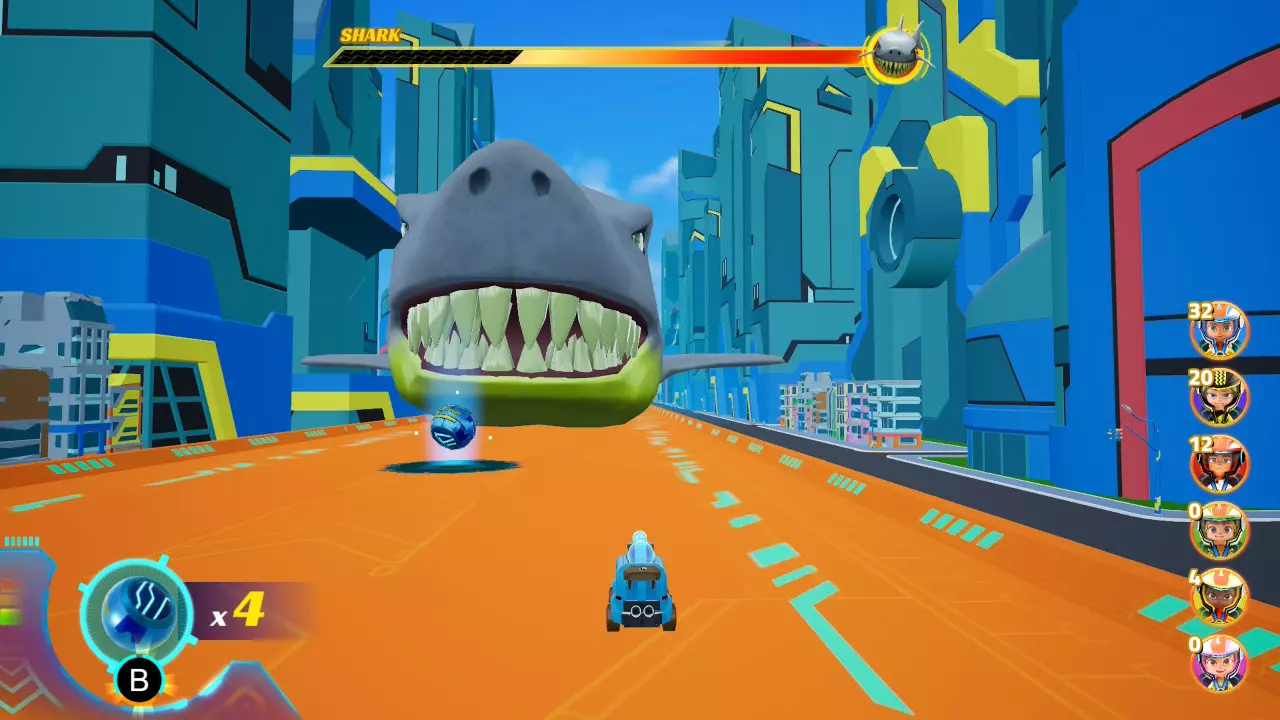Choose the racer portrait showing 20 points

pyautogui.click(x=1220, y=397)
